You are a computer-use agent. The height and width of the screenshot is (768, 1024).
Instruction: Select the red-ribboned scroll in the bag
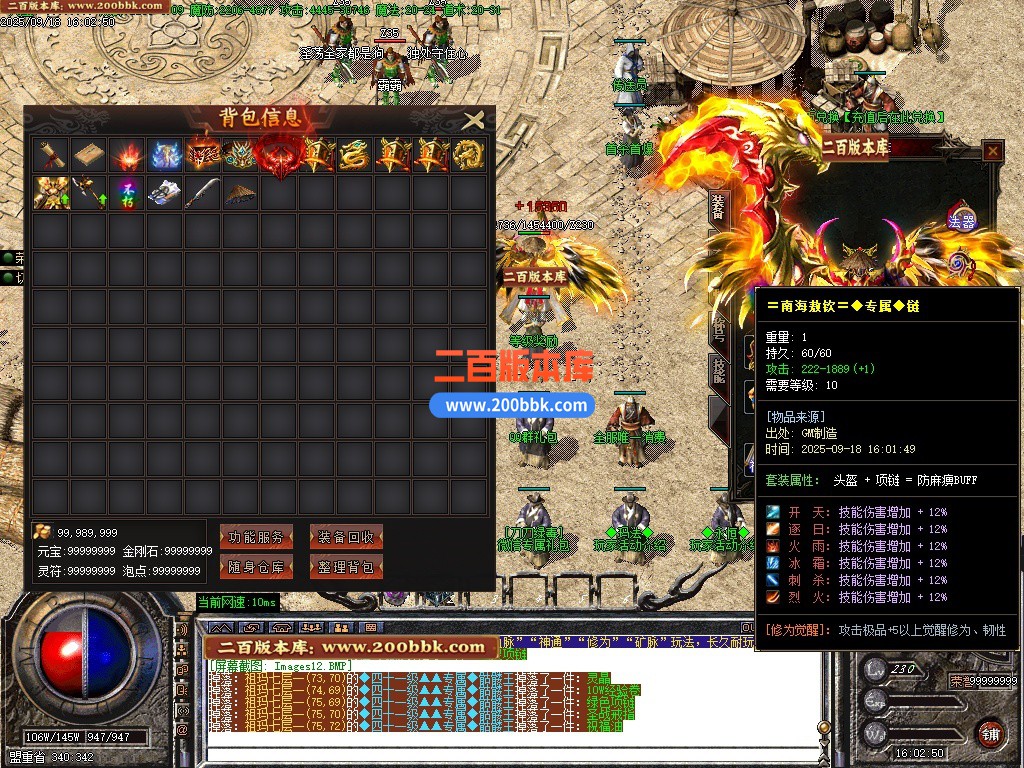point(49,155)
